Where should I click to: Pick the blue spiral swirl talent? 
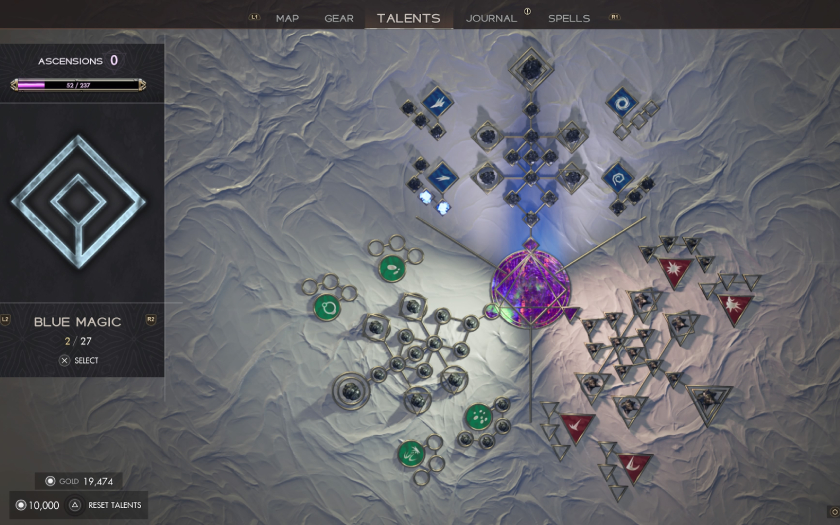click(619, 177)
